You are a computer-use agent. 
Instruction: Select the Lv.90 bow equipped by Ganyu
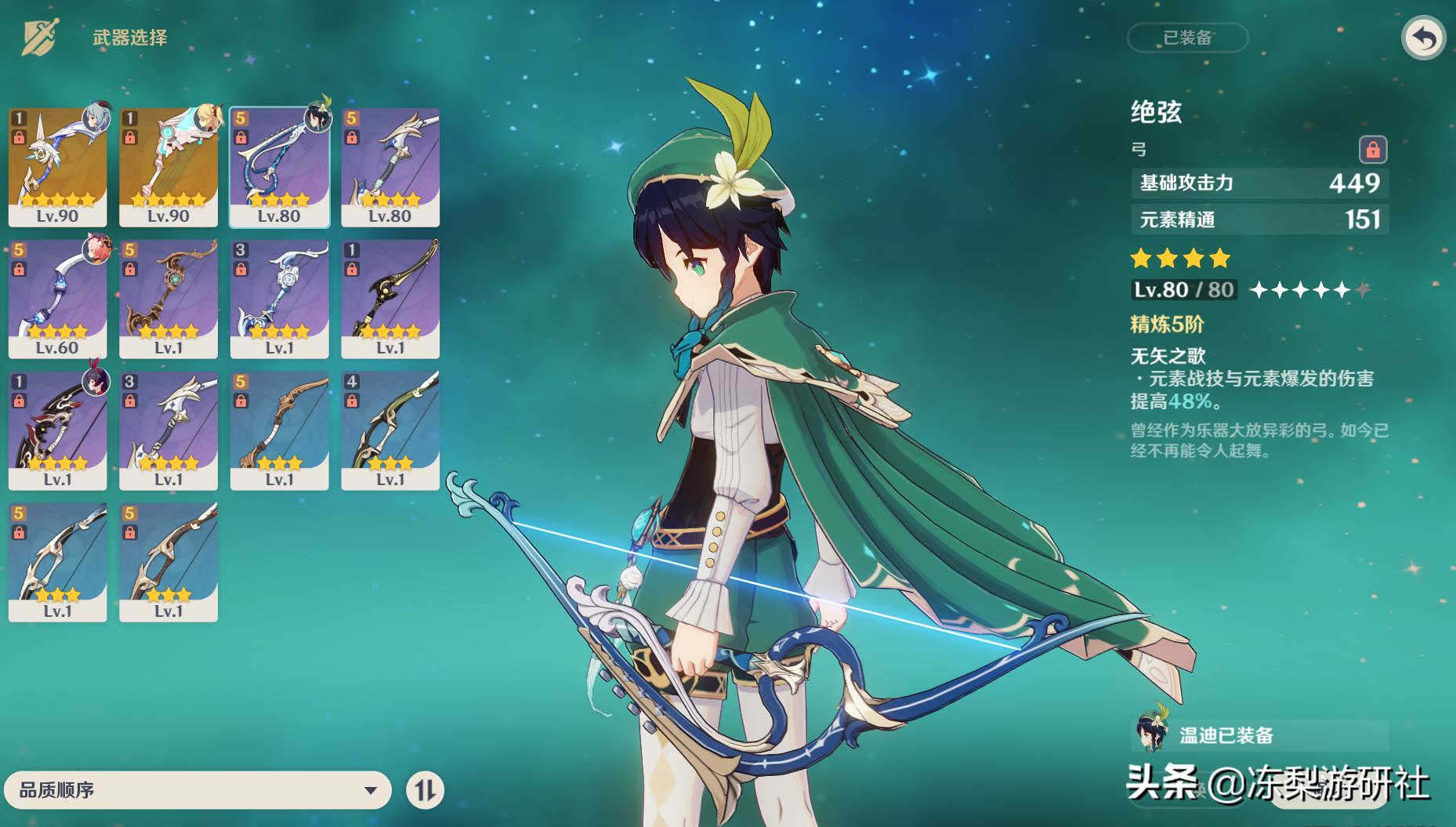point(58,167)
